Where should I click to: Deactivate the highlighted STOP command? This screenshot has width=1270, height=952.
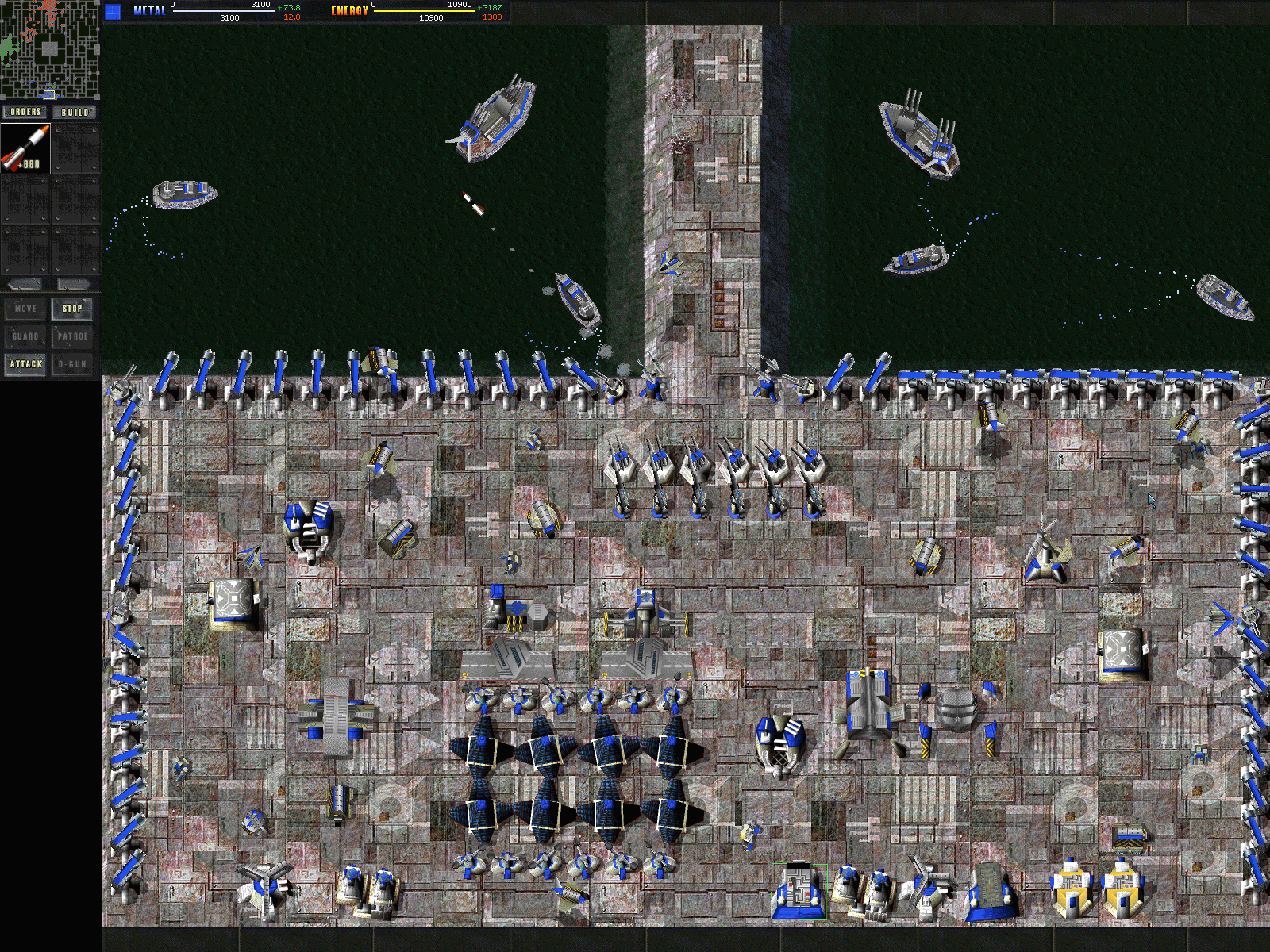(72, 309)
